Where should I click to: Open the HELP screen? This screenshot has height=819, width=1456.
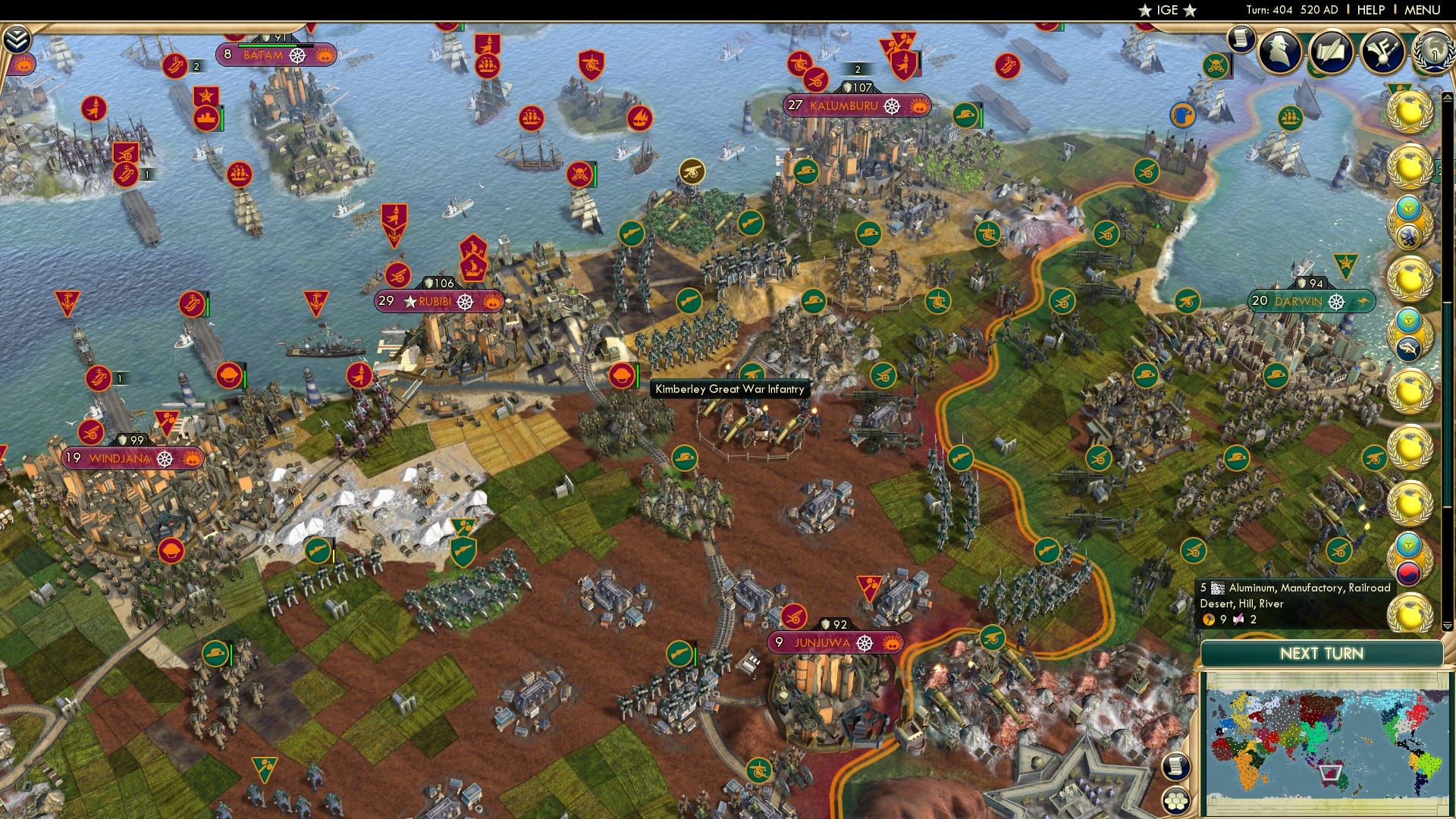click(1372, 10)
